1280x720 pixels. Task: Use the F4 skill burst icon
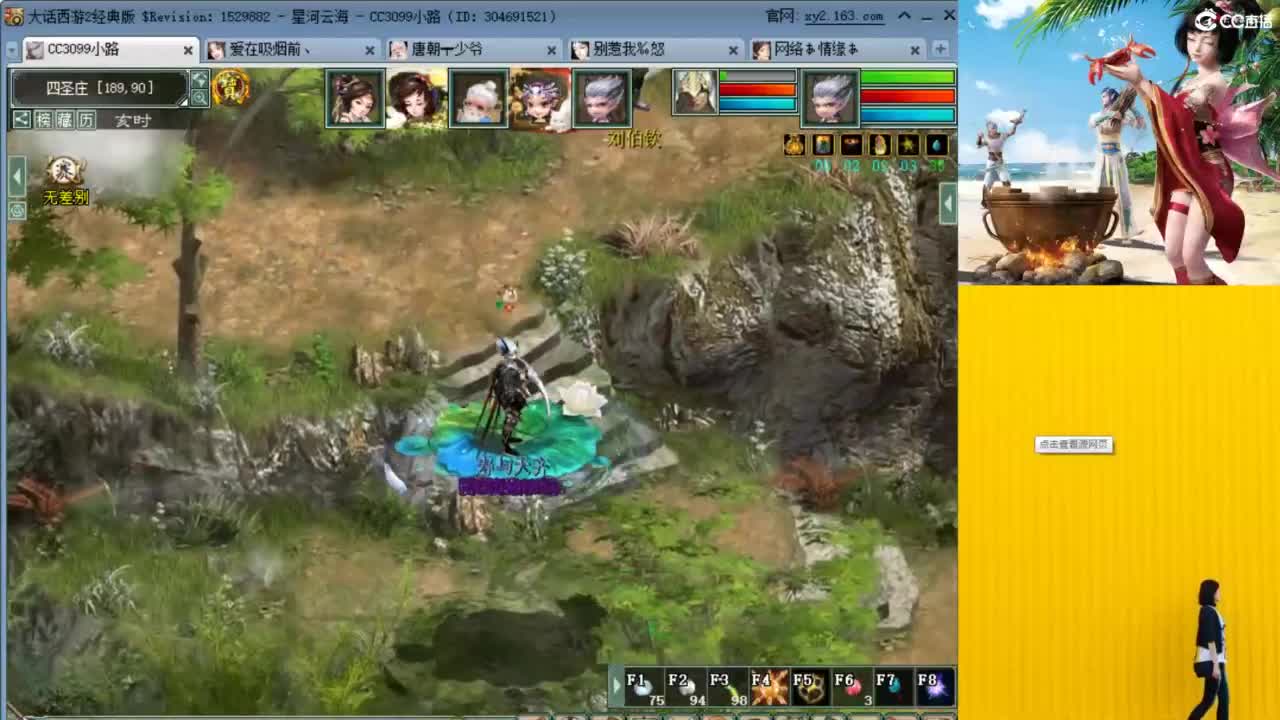[x=768, y=687]
